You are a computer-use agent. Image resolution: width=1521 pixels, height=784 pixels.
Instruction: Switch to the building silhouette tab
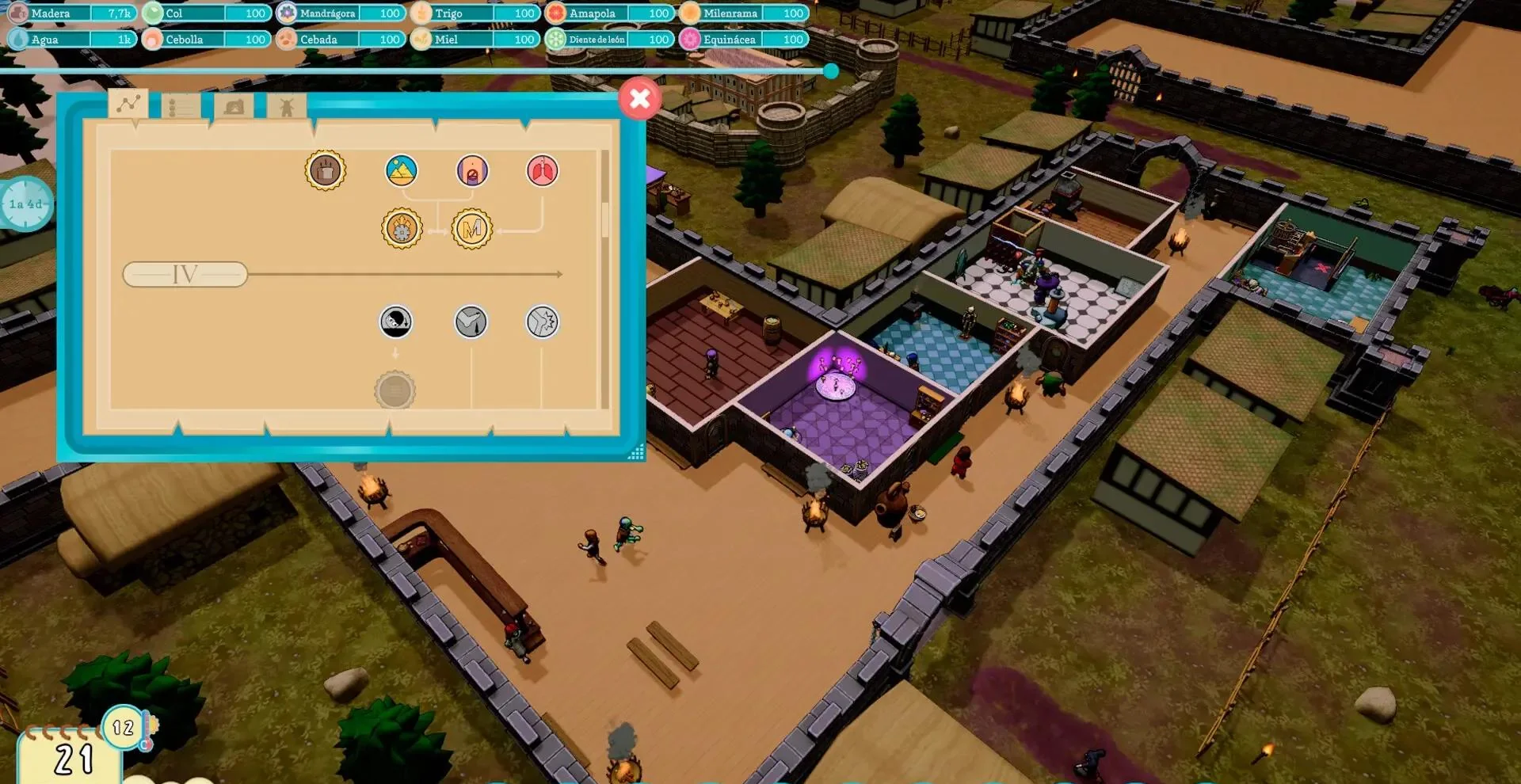point(234,106)
